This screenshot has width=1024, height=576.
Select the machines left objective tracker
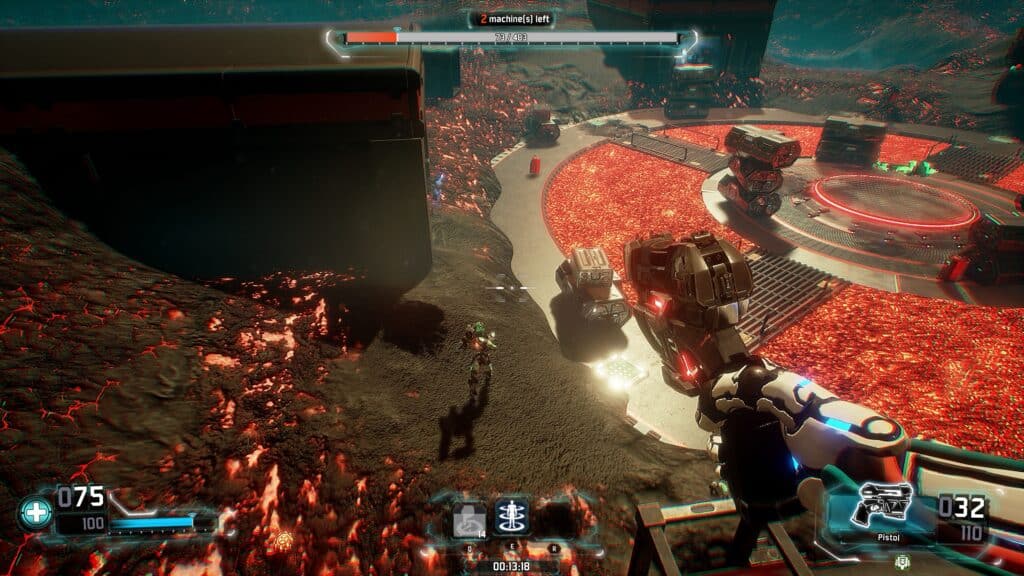pyautogui.click(x=512, y=18)
